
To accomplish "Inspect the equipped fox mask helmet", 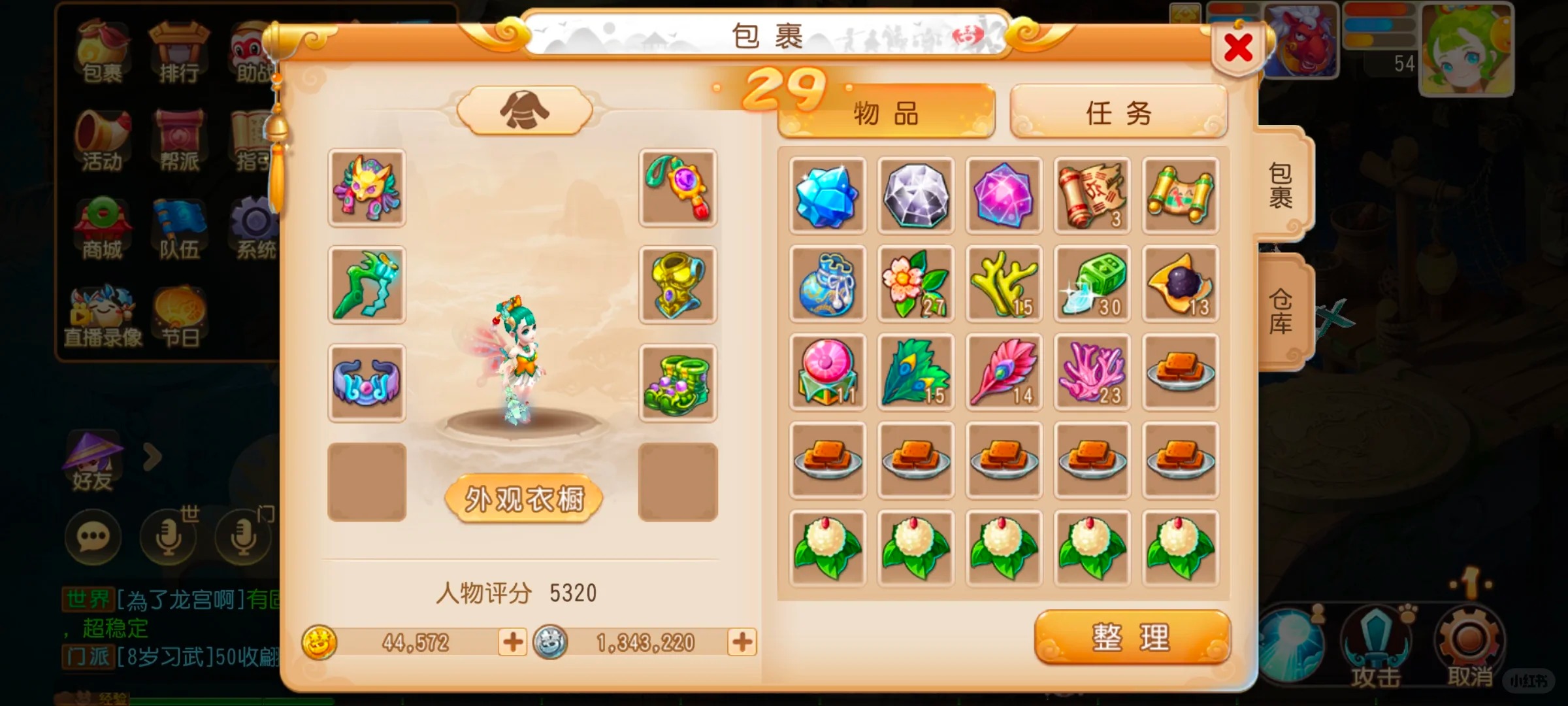I will click(367, 188).
